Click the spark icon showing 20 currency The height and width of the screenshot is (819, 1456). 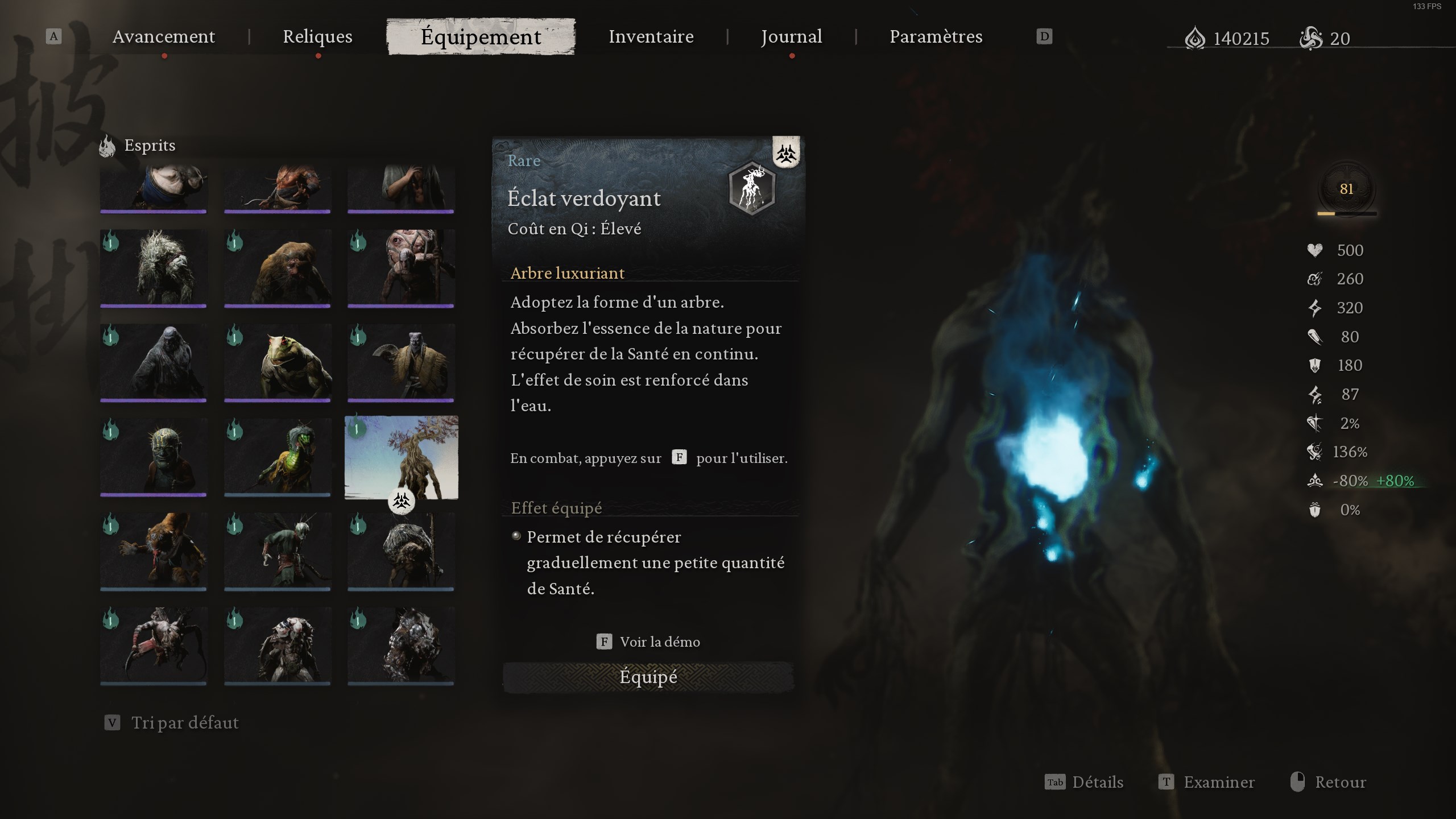[x=1312, y=38]
